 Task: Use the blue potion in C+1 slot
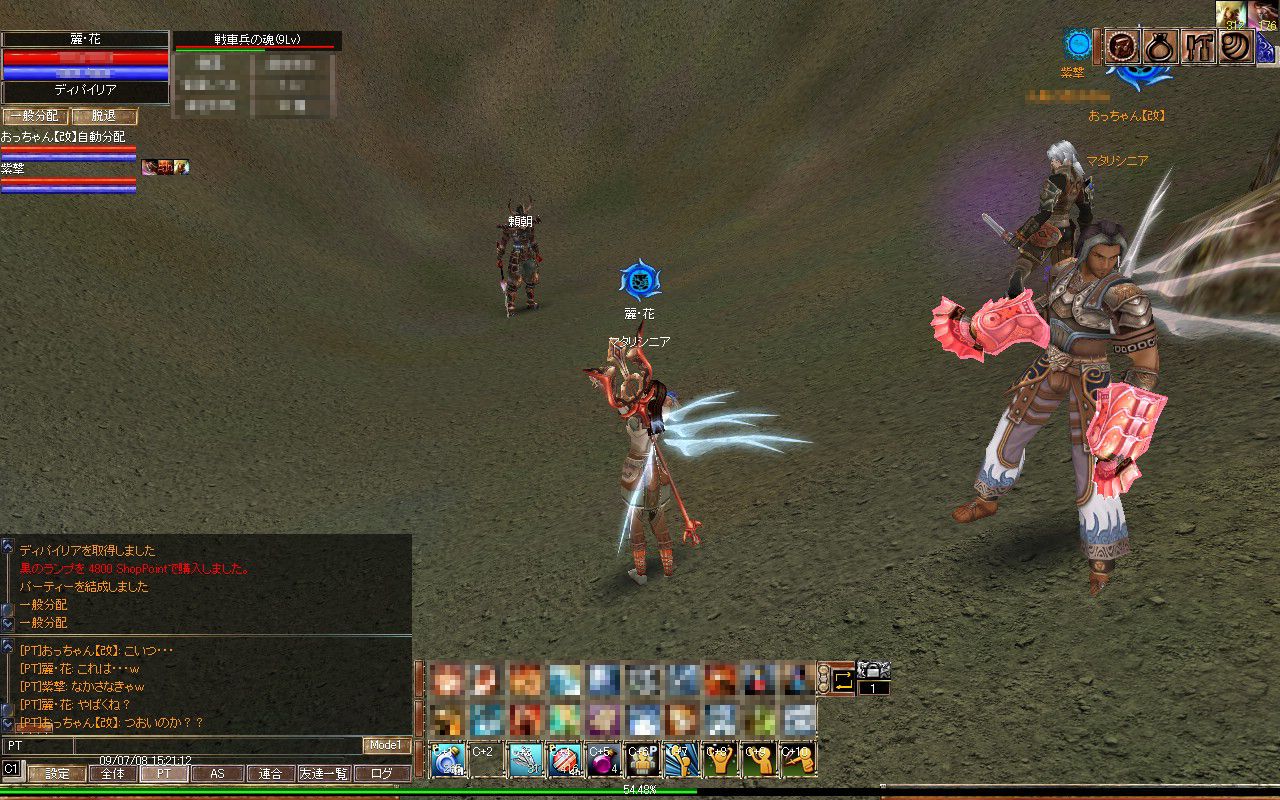pos(446,759)
